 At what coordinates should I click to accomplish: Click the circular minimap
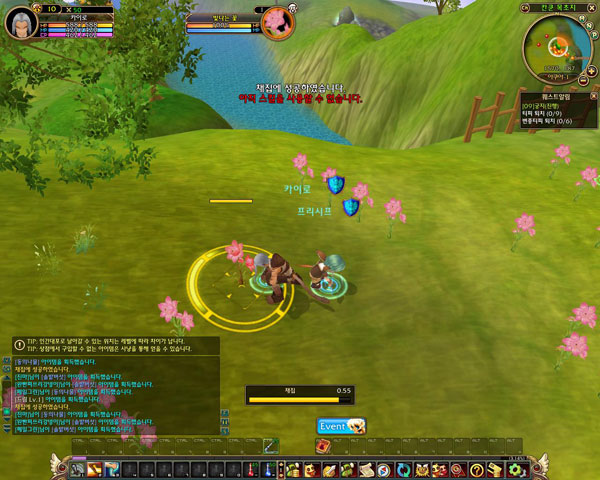tap(557, 43)
